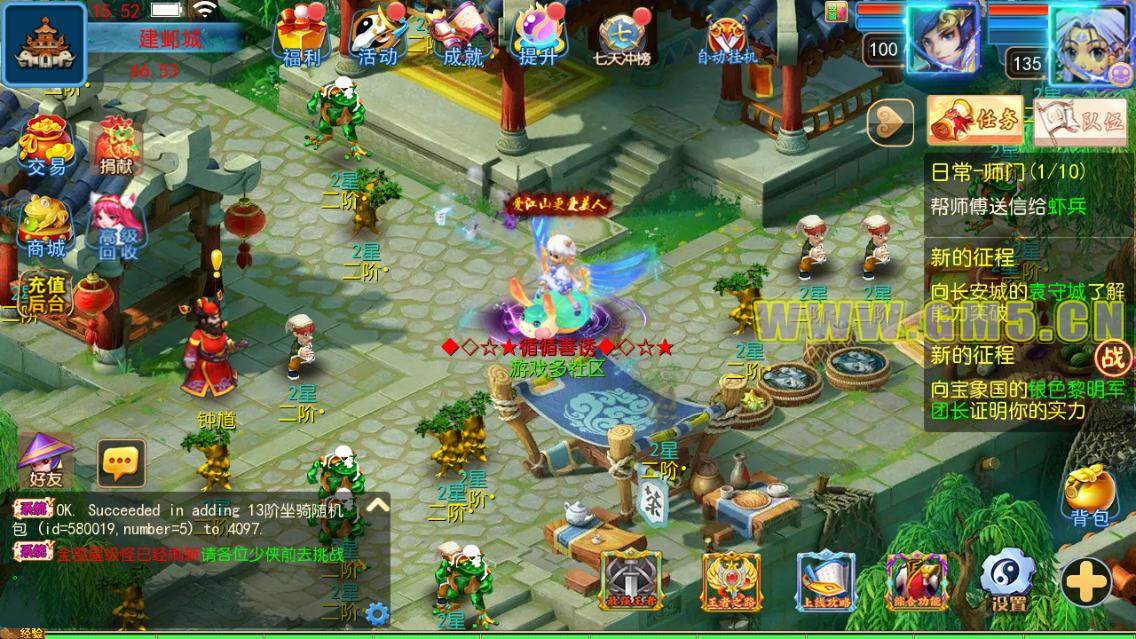Open the 高级回收 recycling icon

coord(117,227)
